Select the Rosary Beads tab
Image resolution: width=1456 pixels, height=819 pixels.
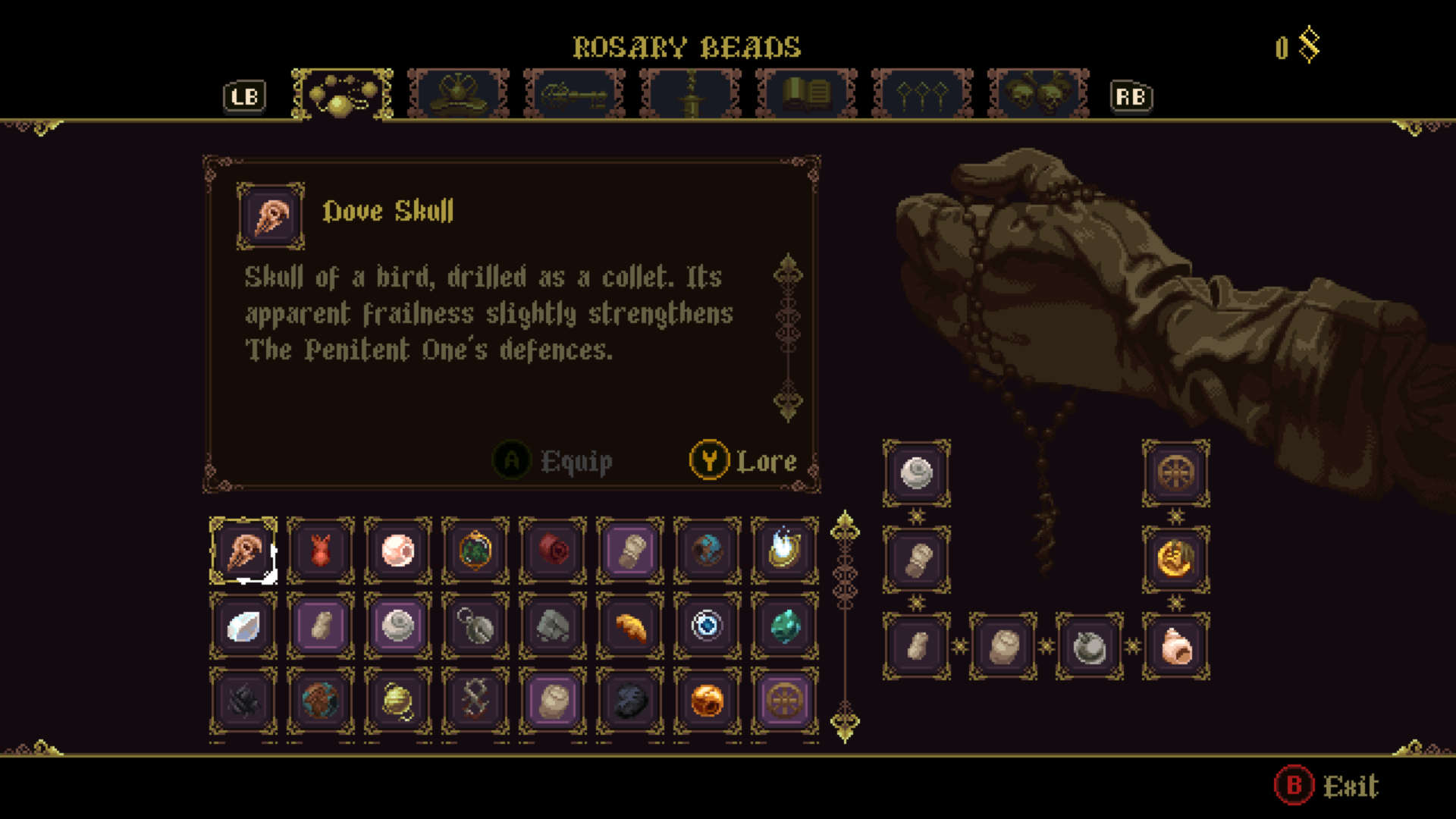point(342,95)
